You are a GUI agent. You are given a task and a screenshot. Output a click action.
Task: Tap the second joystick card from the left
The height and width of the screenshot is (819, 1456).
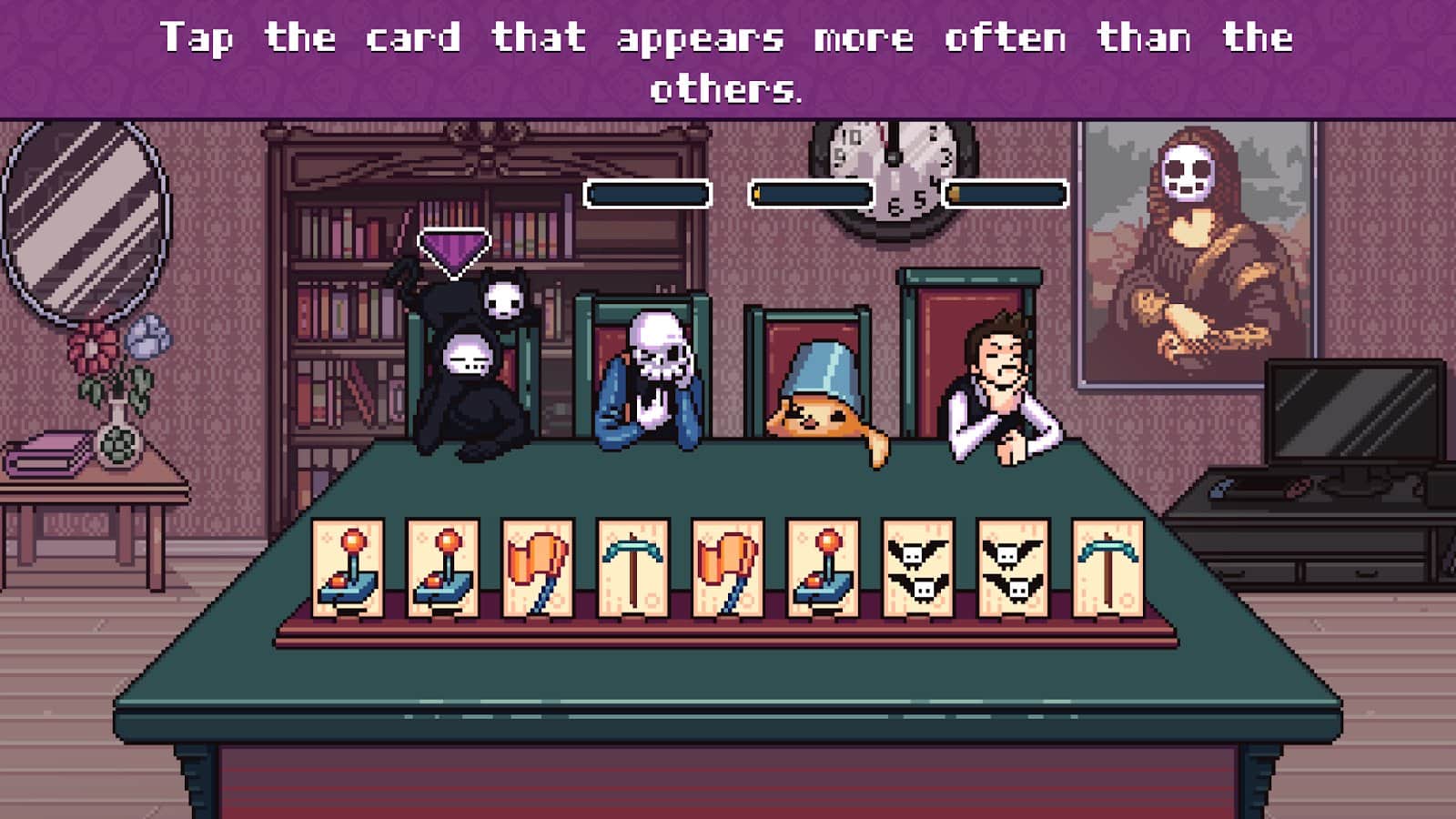(443, 564)
